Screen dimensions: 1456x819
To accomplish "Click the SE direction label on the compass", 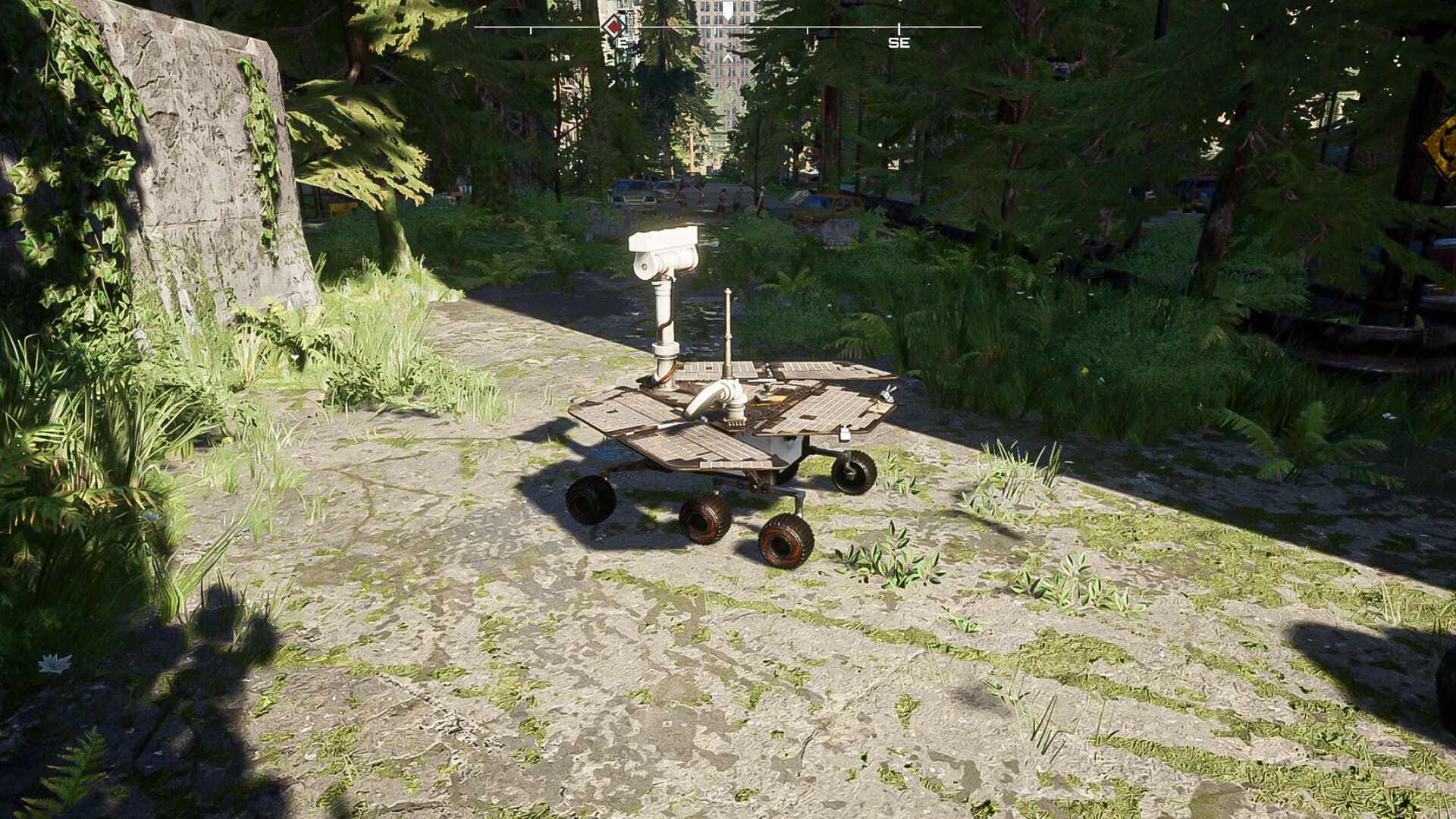I will [899, 42].
